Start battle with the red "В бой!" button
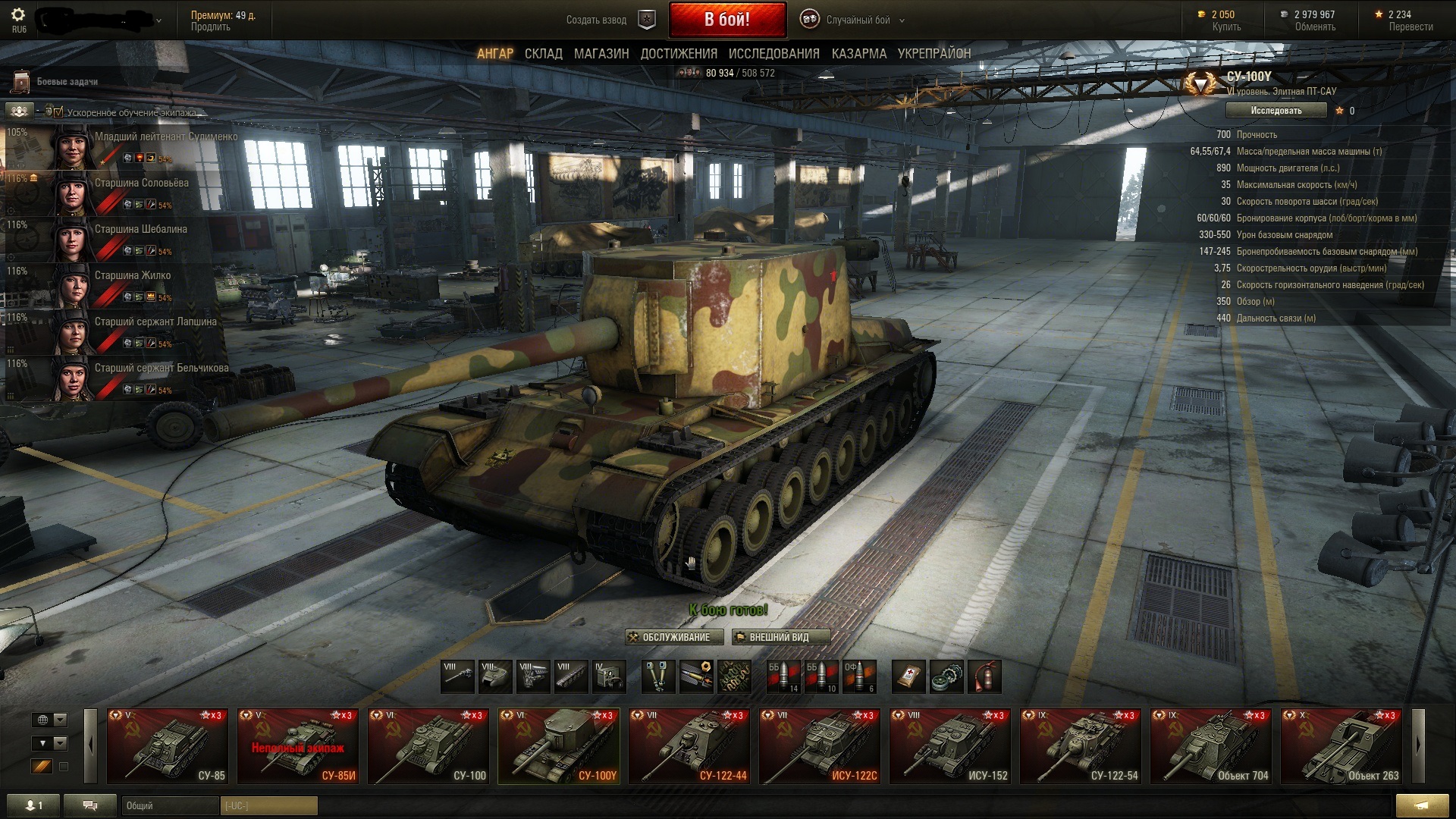The height and width of the screenshot is (819, 1456). click(726, 20)
